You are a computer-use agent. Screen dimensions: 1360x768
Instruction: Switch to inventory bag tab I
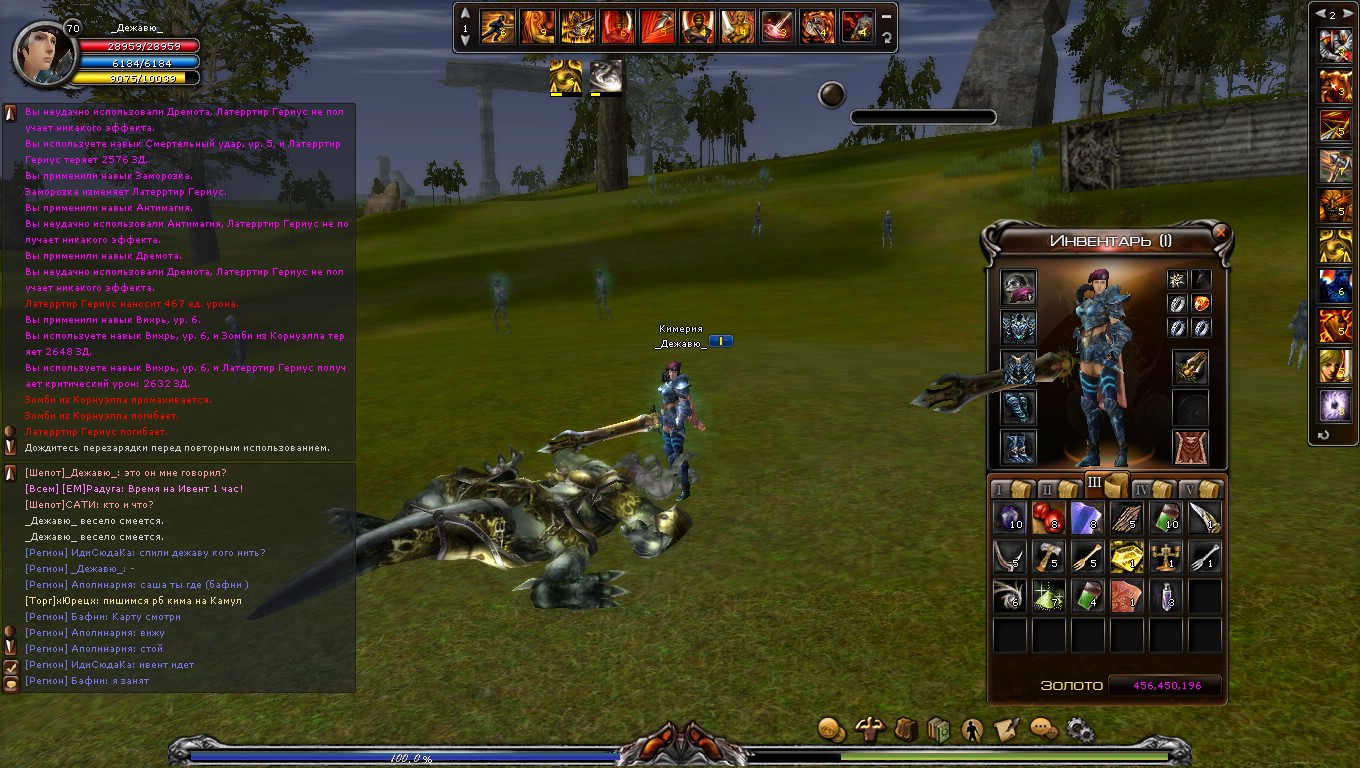click(1008, 489)
